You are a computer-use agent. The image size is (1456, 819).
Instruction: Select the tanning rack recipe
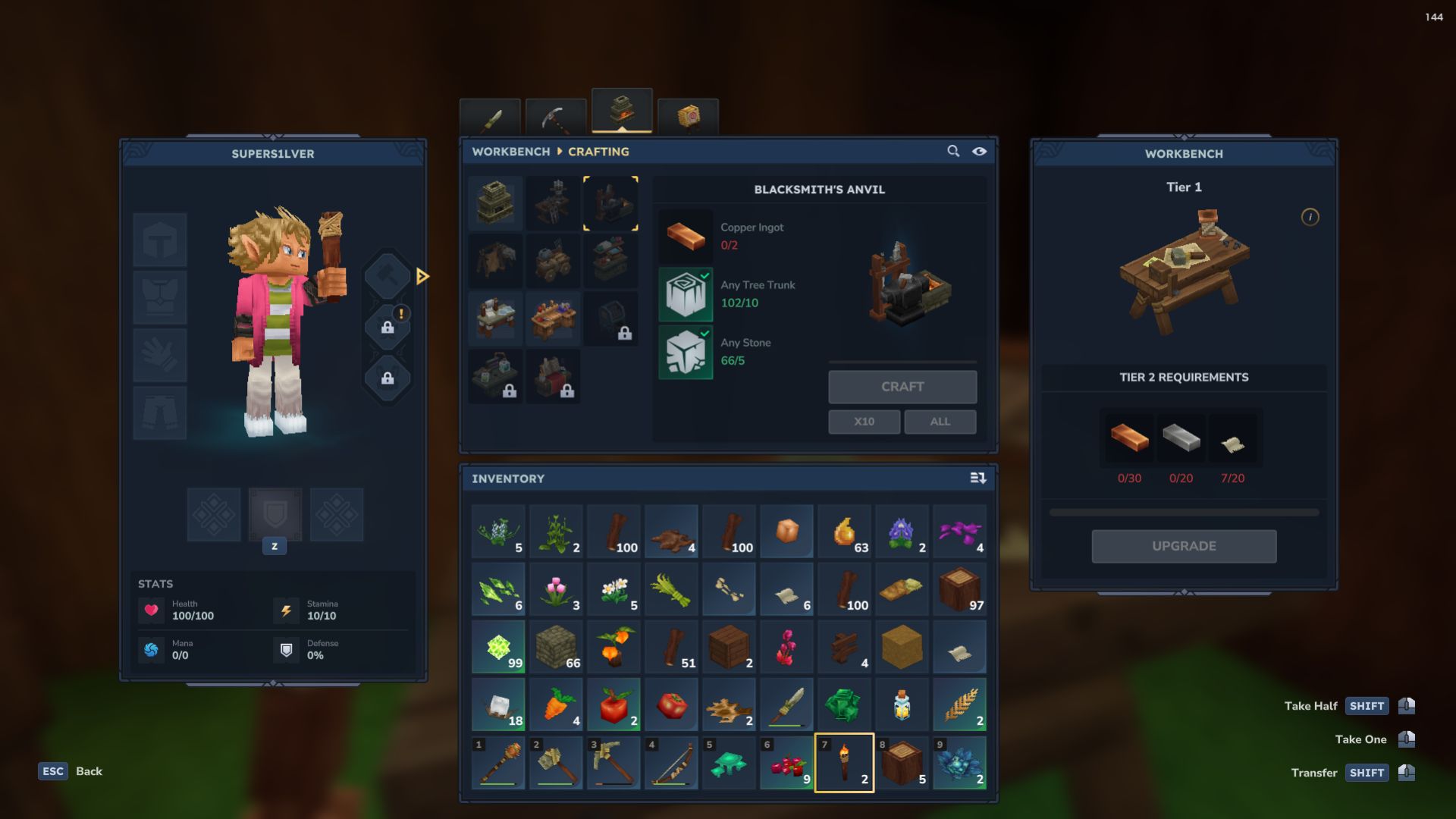pyautogui.click(x=494, y=261)
